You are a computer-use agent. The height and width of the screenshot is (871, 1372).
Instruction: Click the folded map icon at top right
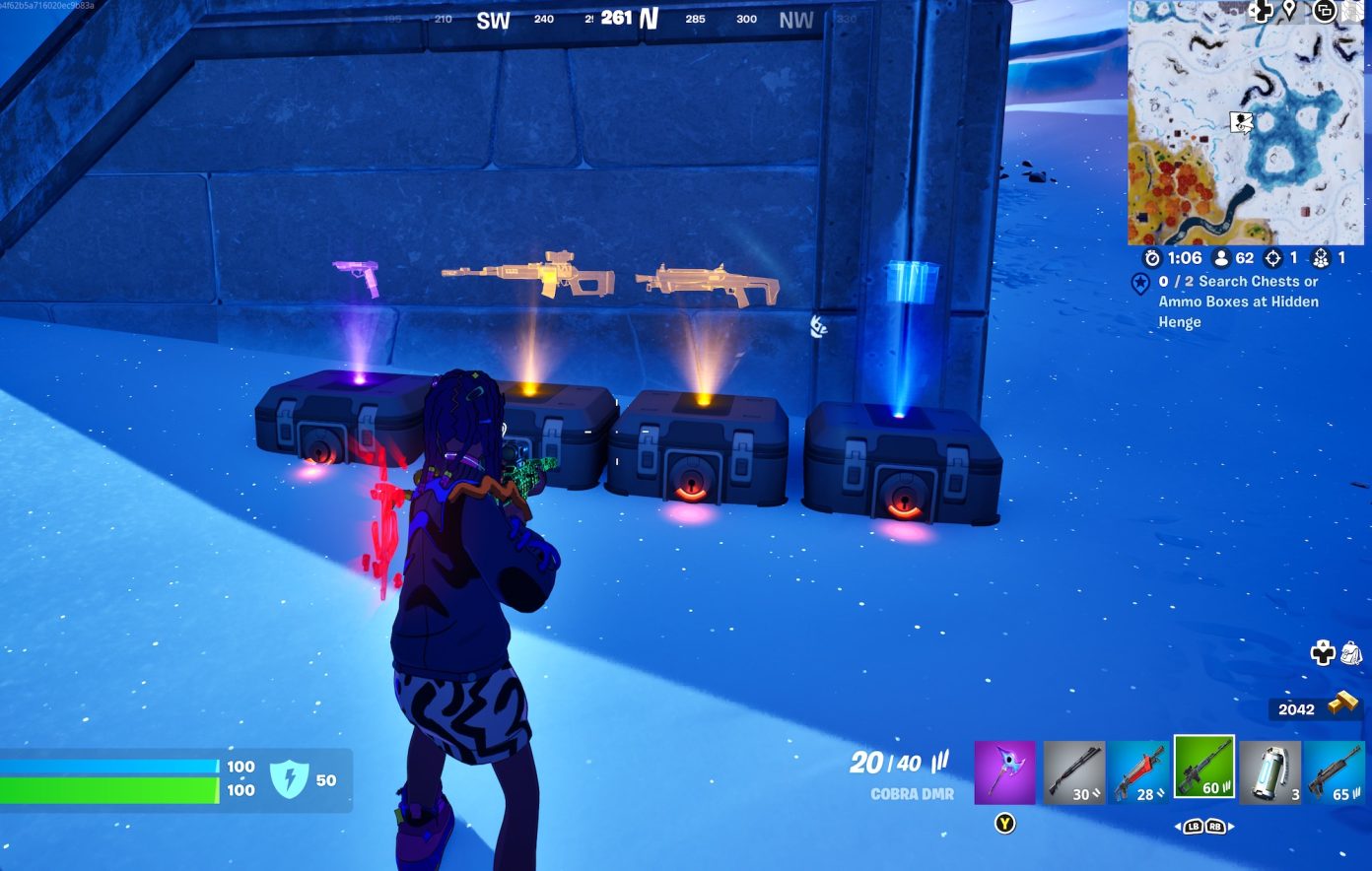[1351, 12]
